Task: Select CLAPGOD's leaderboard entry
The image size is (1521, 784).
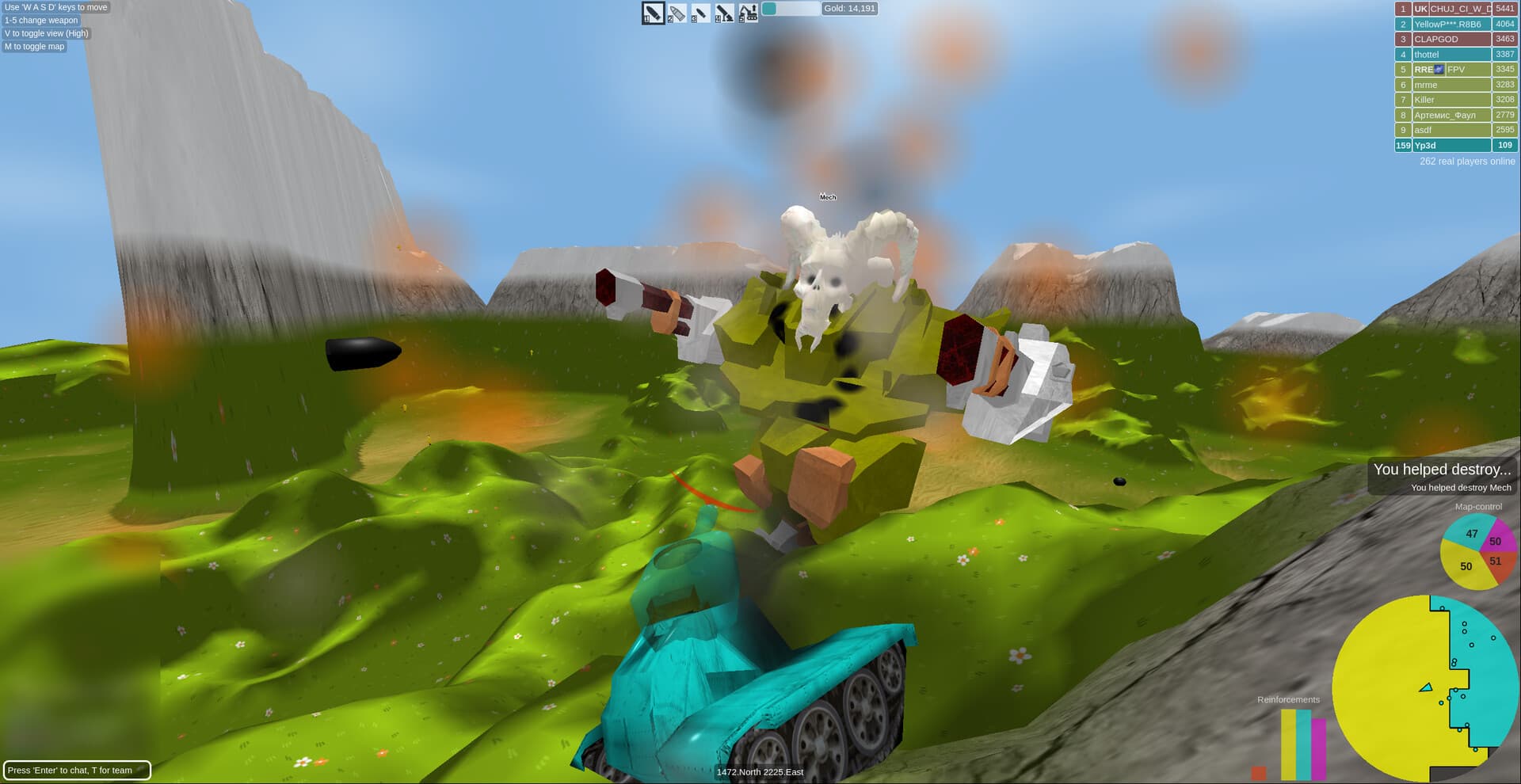Action: [1453, 39]
